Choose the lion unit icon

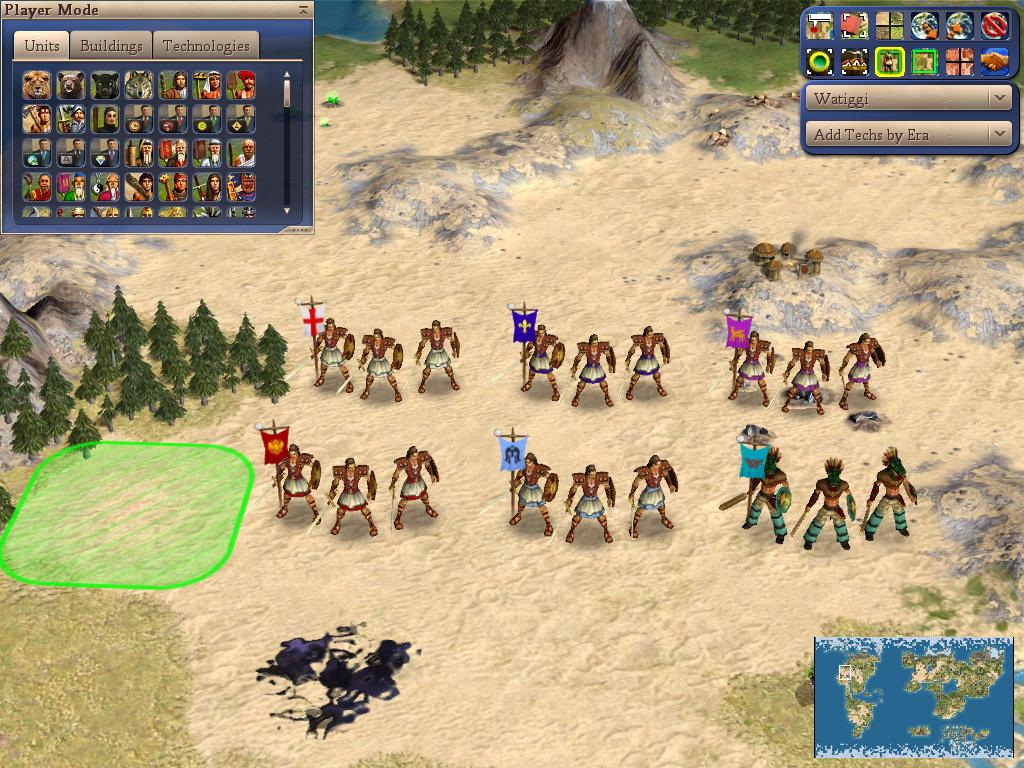click(x=37, y=85)
